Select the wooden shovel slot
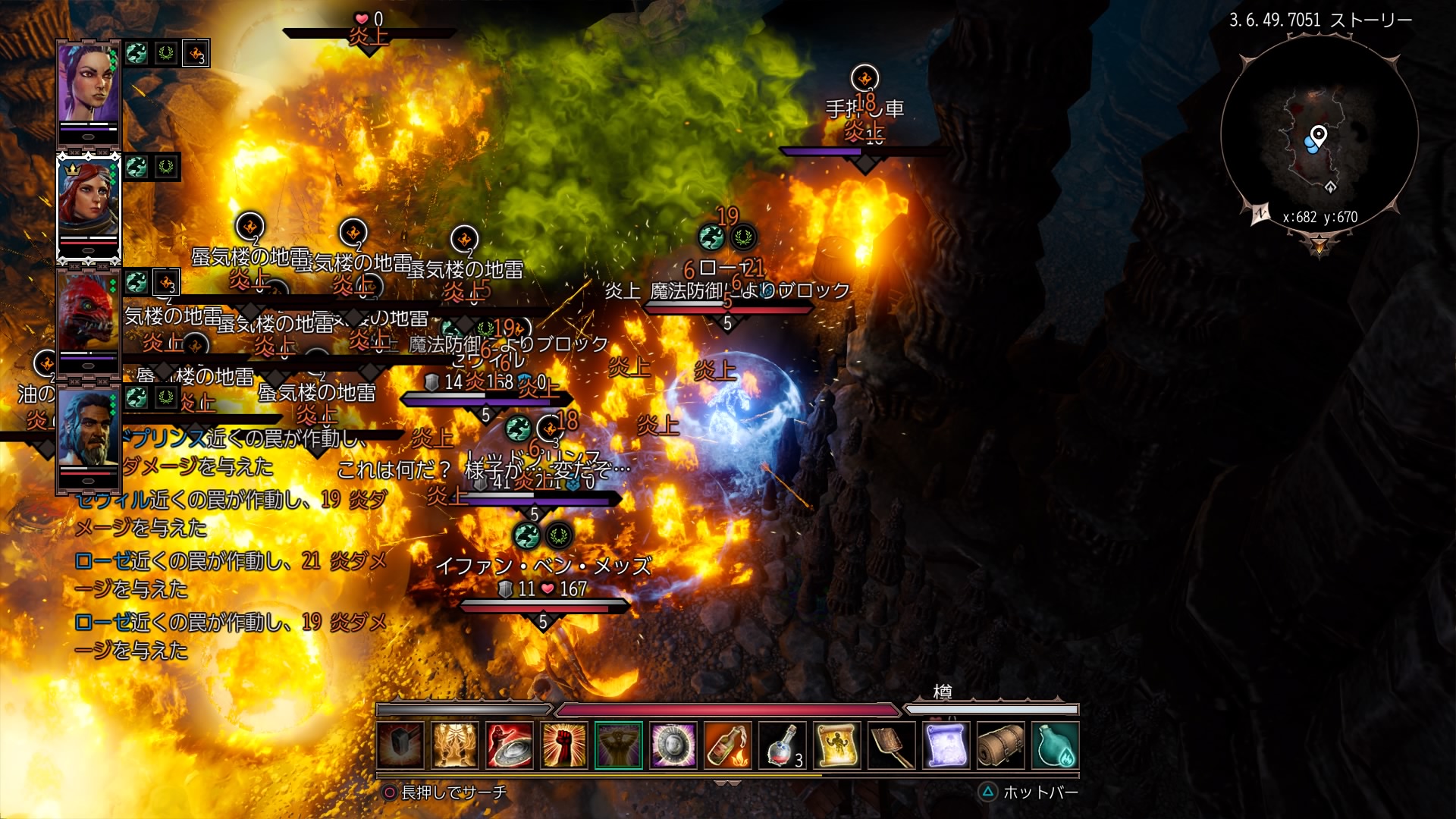1456x819 pixels. coord(892,745)
